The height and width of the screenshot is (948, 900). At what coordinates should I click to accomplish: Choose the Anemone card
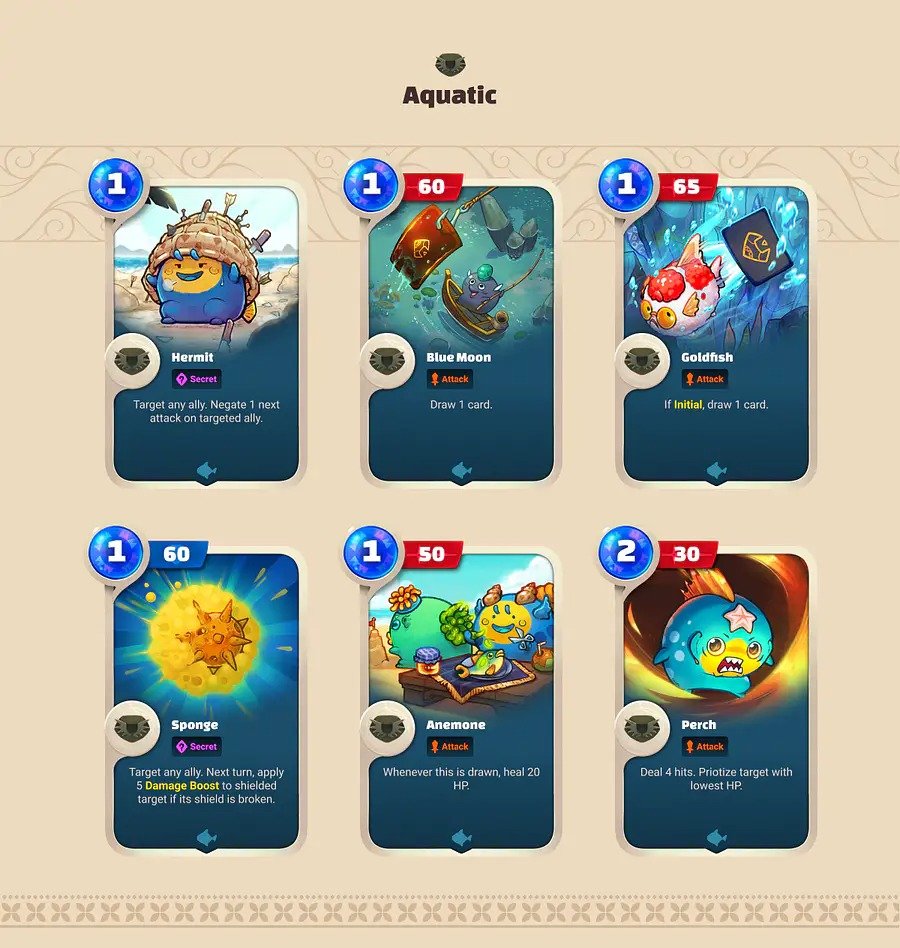461,700
